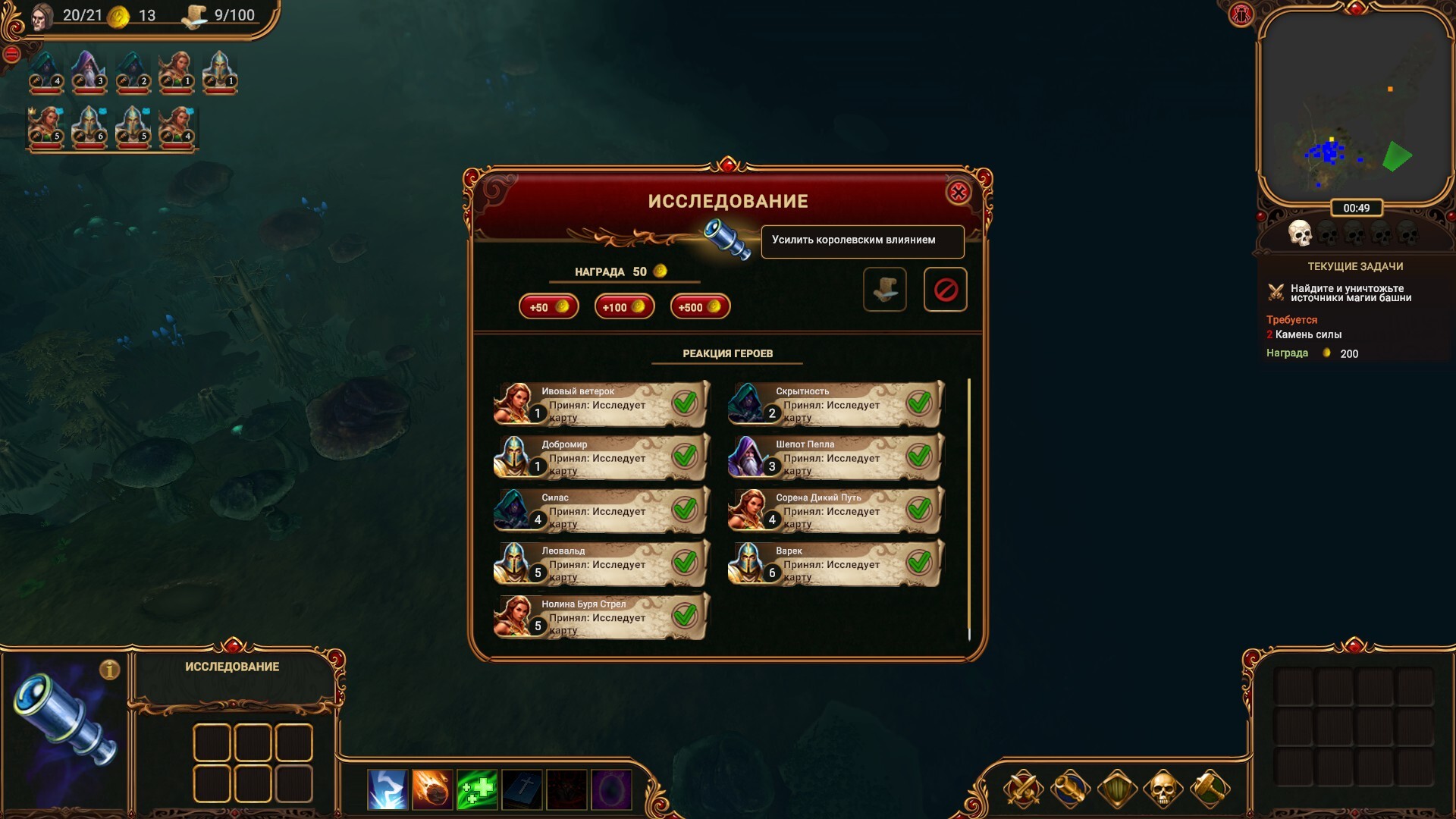Raise the reward by +500 gold

700,307
